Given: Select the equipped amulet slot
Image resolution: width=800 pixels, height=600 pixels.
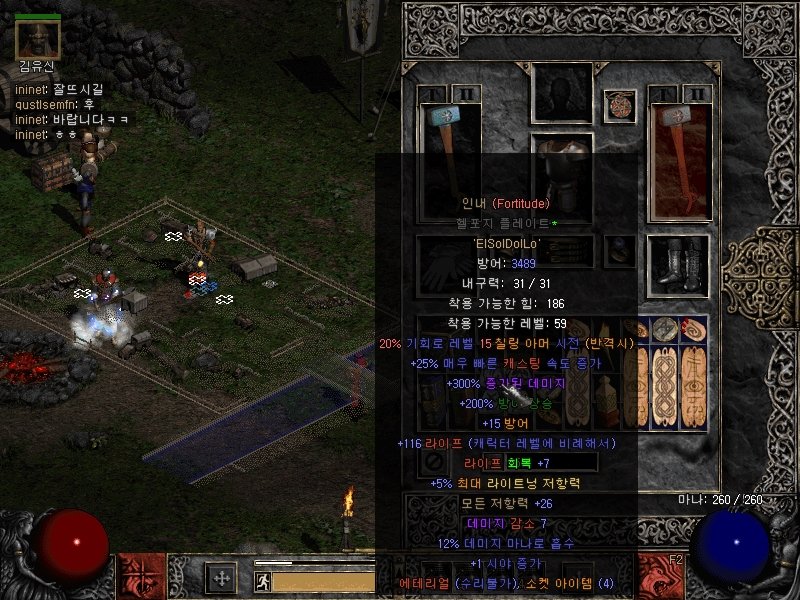Looking at the screenshot, I should pyautogui.click(x=619, y=104).
